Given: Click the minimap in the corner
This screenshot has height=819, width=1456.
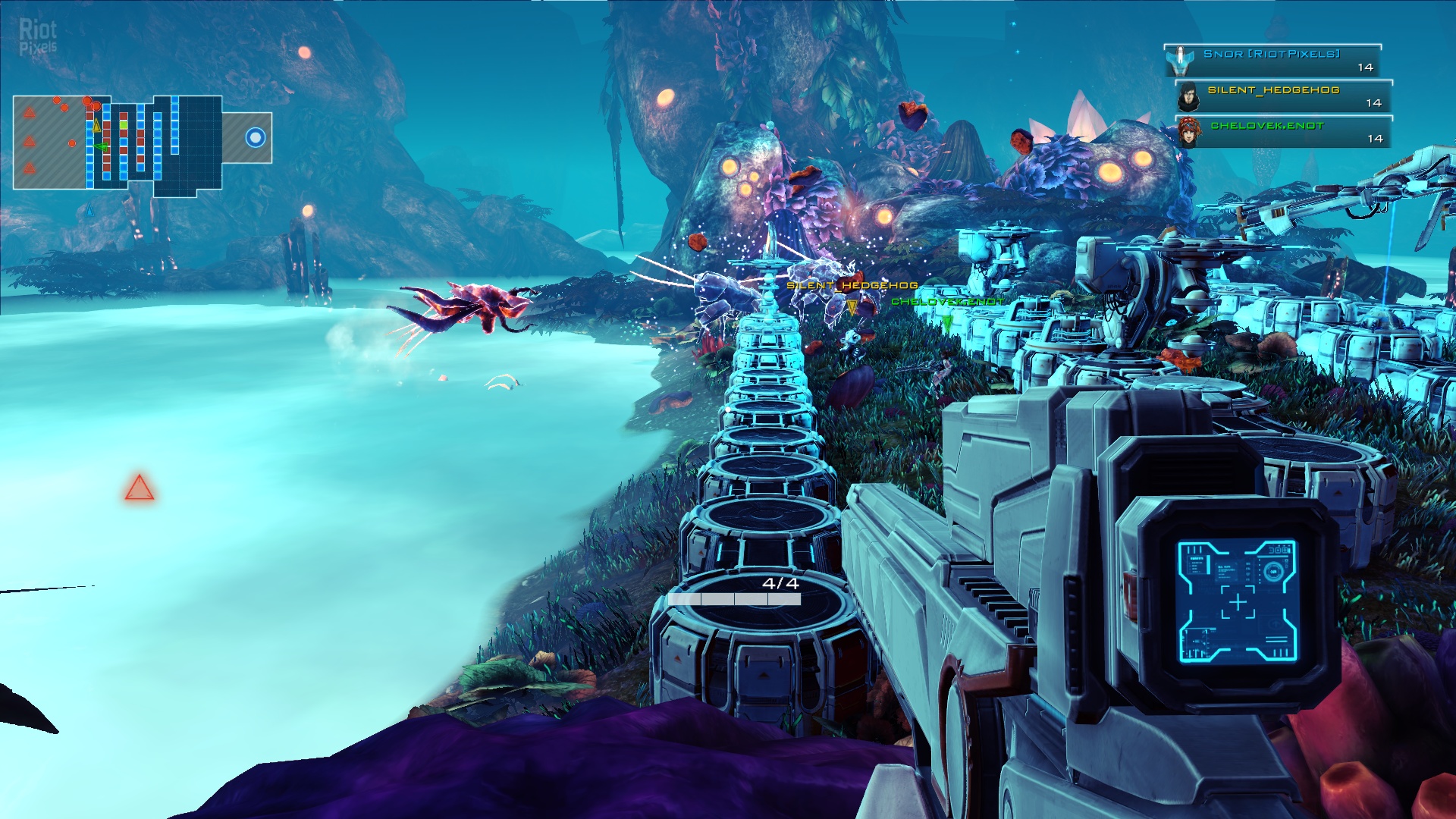Looking at the screenshot, I should [x=142, y=142].
